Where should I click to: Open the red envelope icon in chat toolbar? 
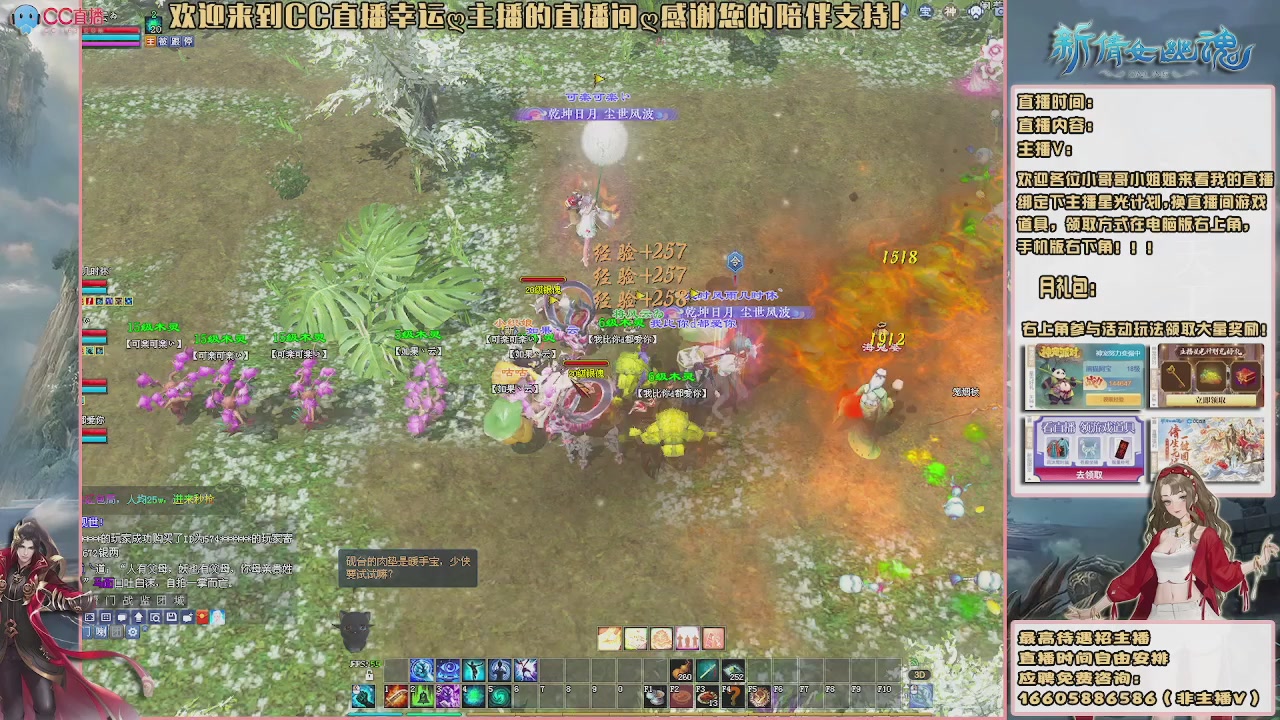202,617
